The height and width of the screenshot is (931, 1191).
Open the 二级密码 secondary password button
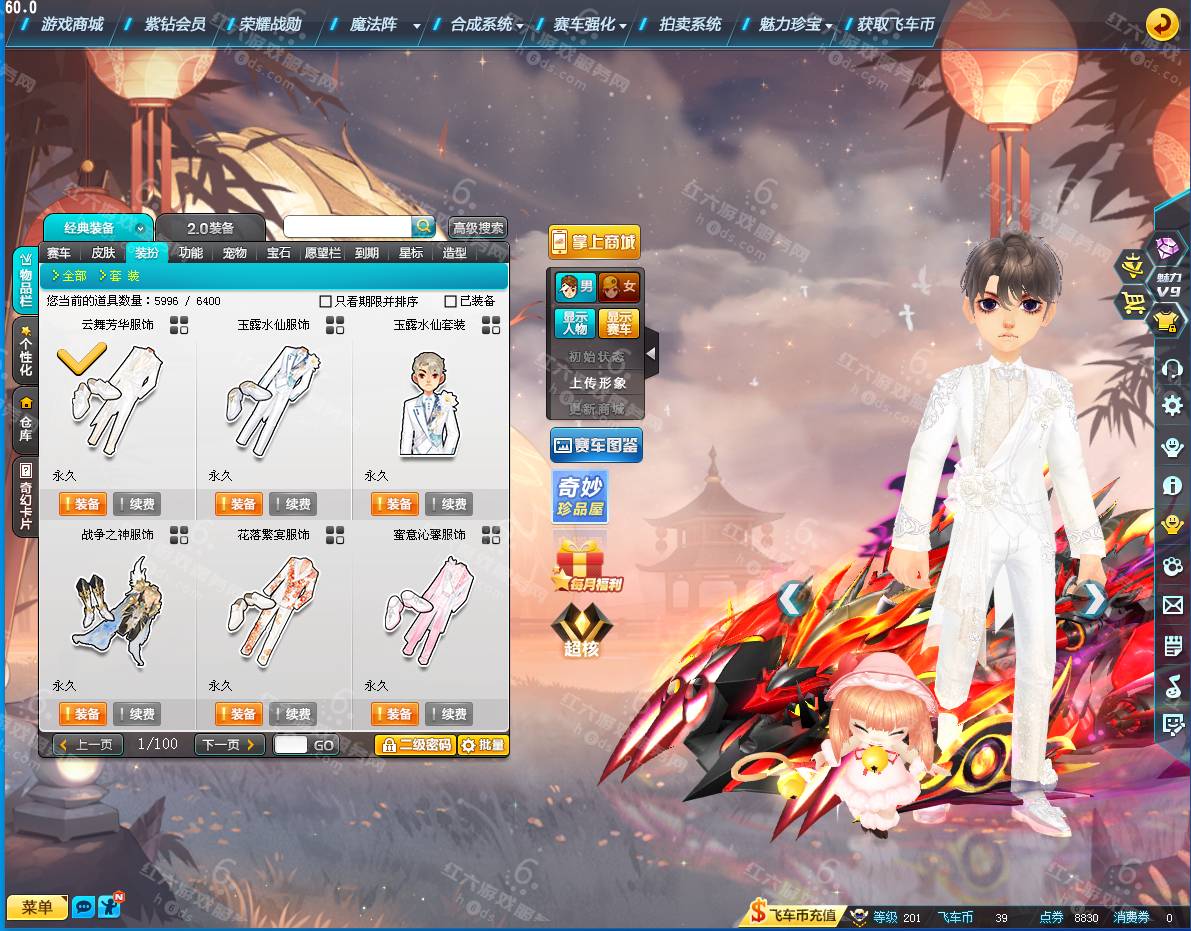click(415, 745)
